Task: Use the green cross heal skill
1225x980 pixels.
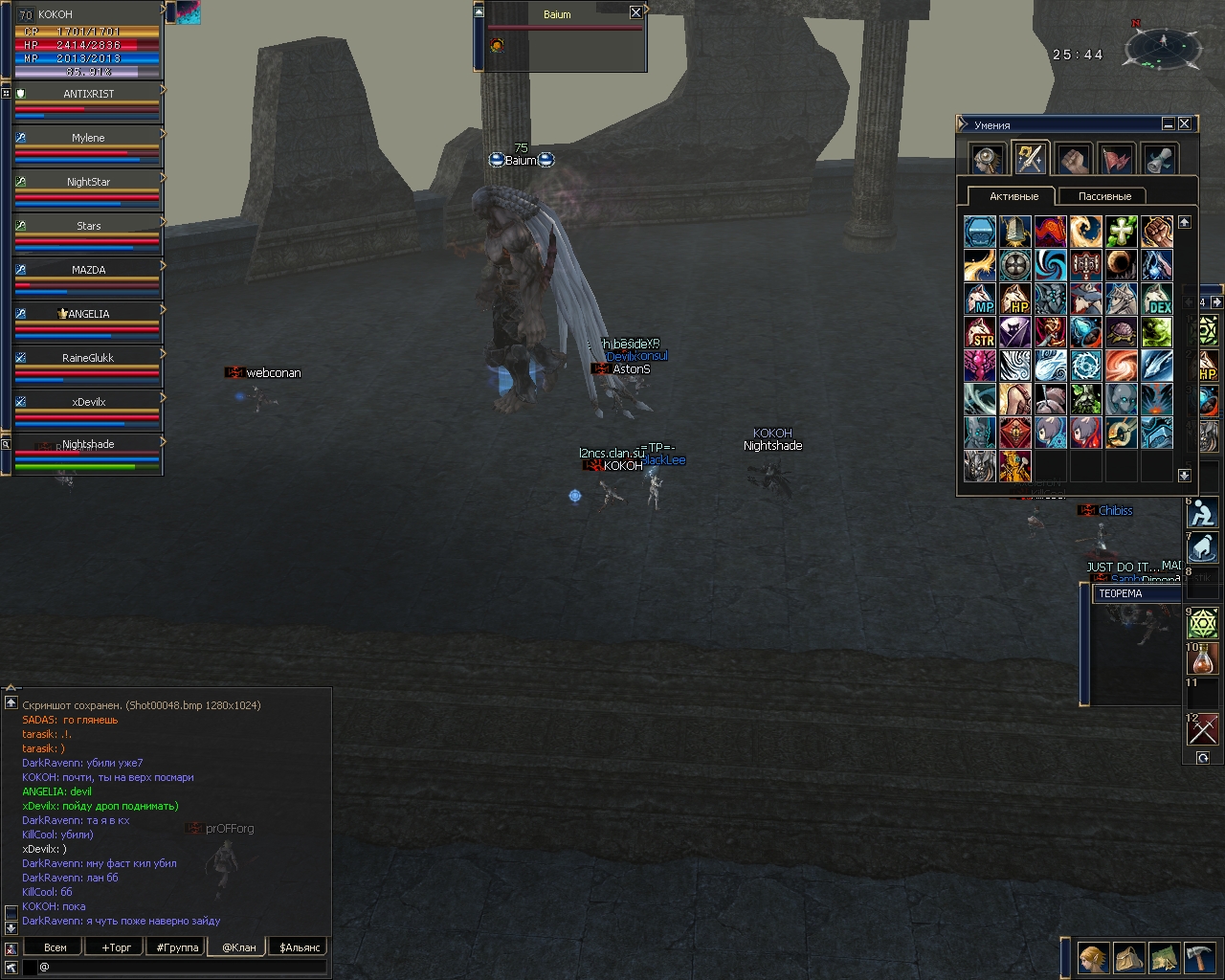Action: point(1122,232)
